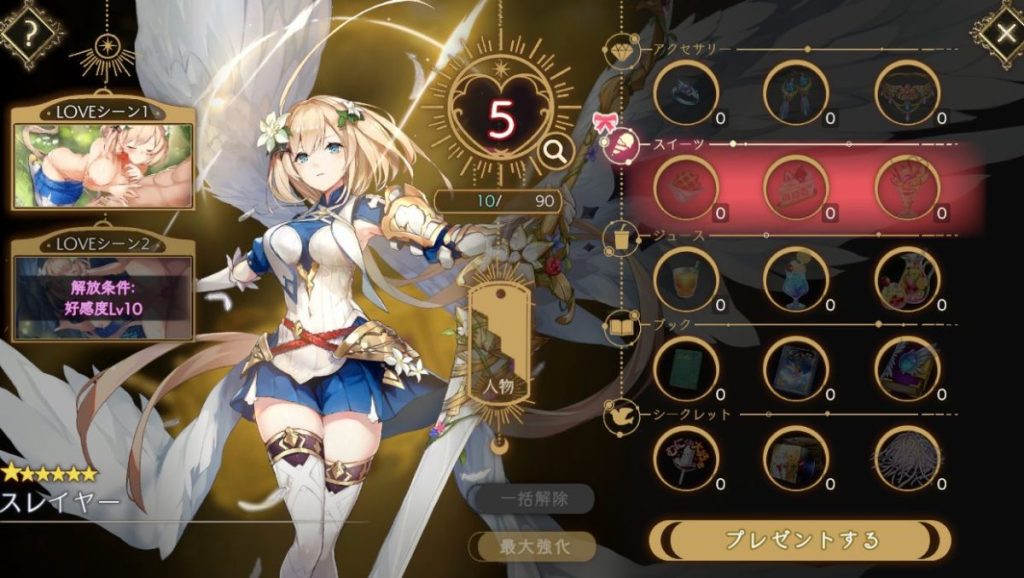Pick the green book gift
1024x578 pixels.
click(x=686, y=367)
